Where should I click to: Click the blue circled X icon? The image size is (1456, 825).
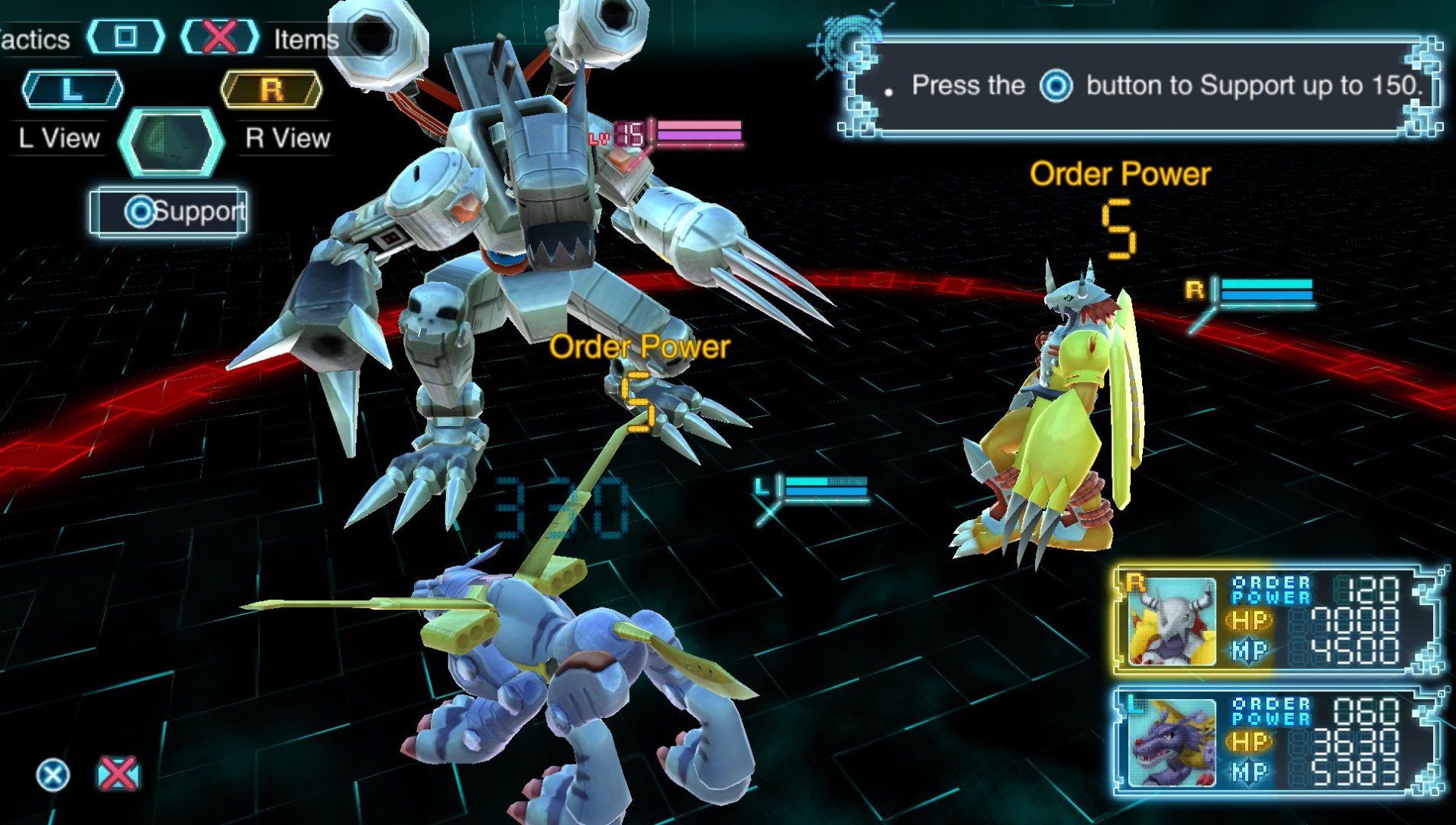pyautogui.click(x=53, y=775)
